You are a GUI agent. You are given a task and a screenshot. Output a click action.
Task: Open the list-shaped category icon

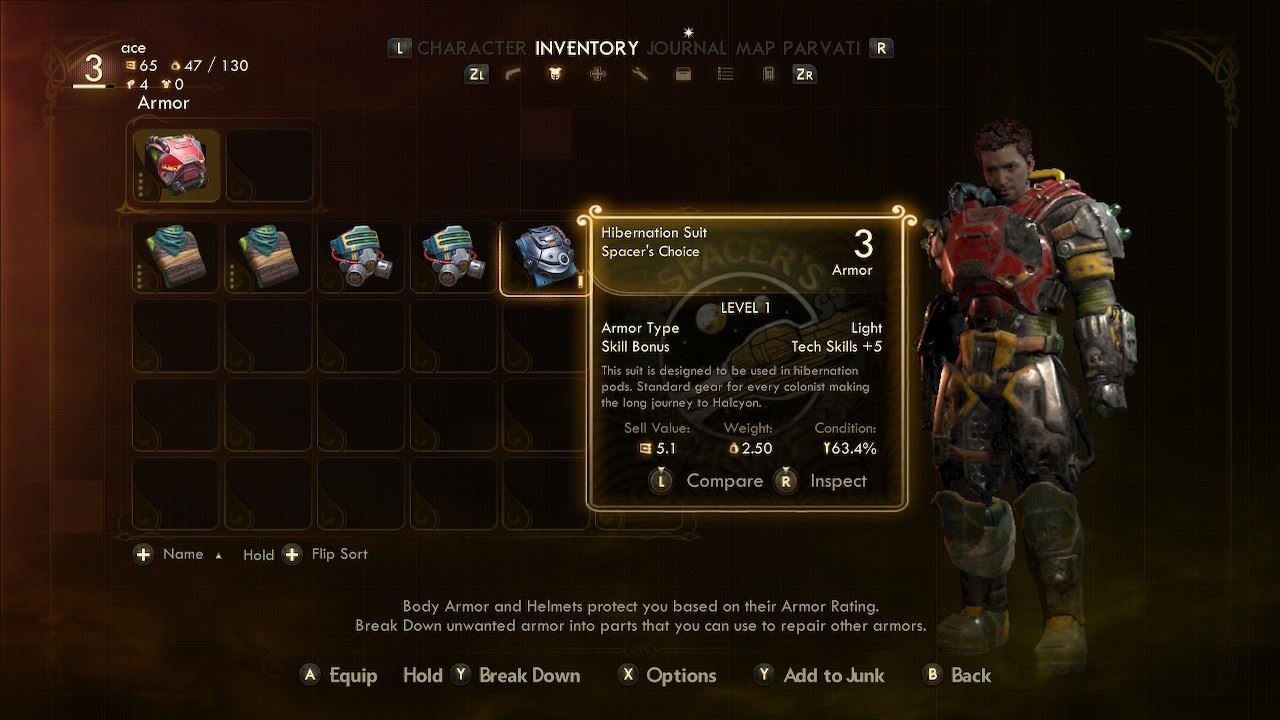pos(726,74)
